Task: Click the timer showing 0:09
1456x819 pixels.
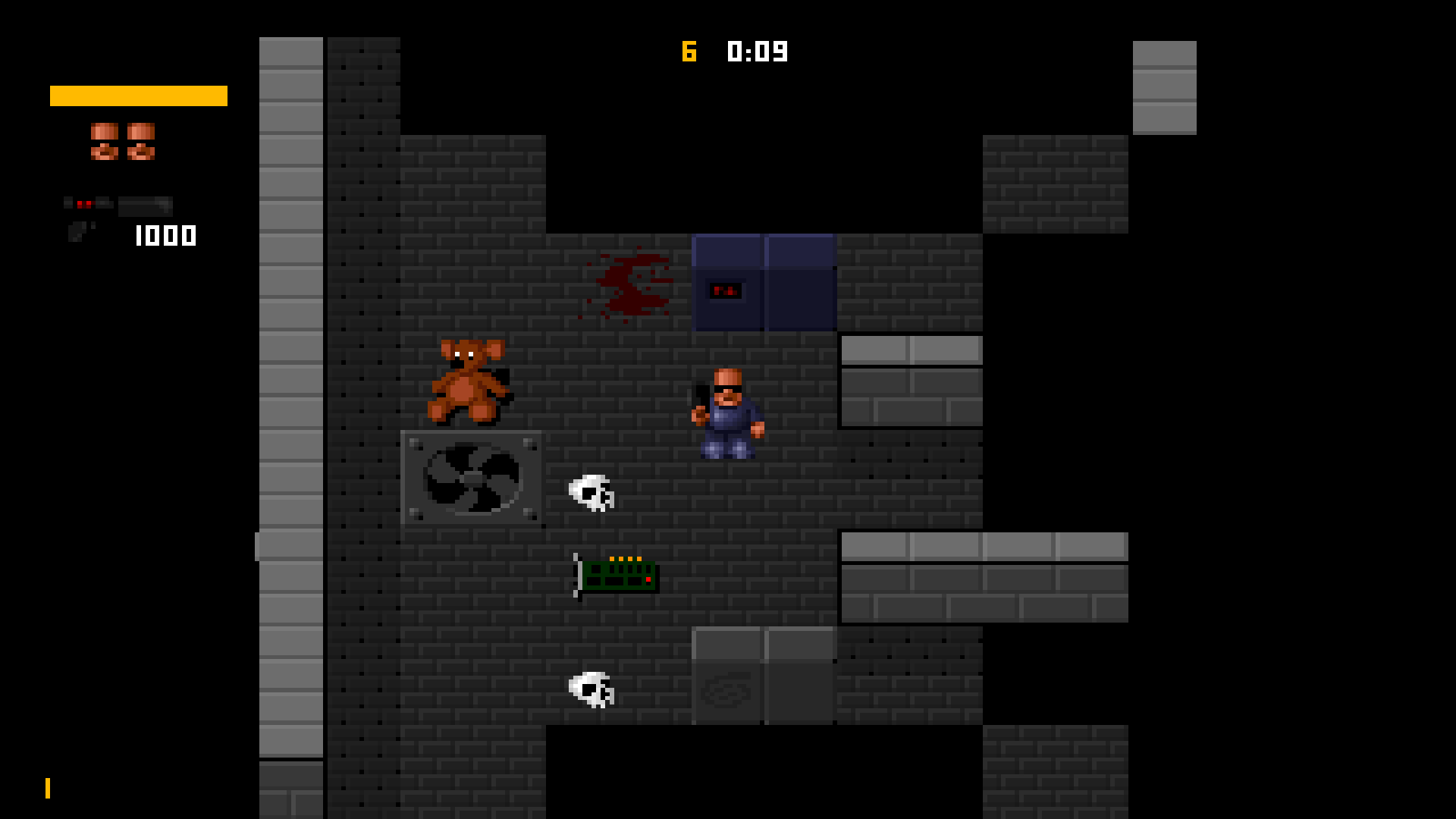Action: tap(756, 52)
